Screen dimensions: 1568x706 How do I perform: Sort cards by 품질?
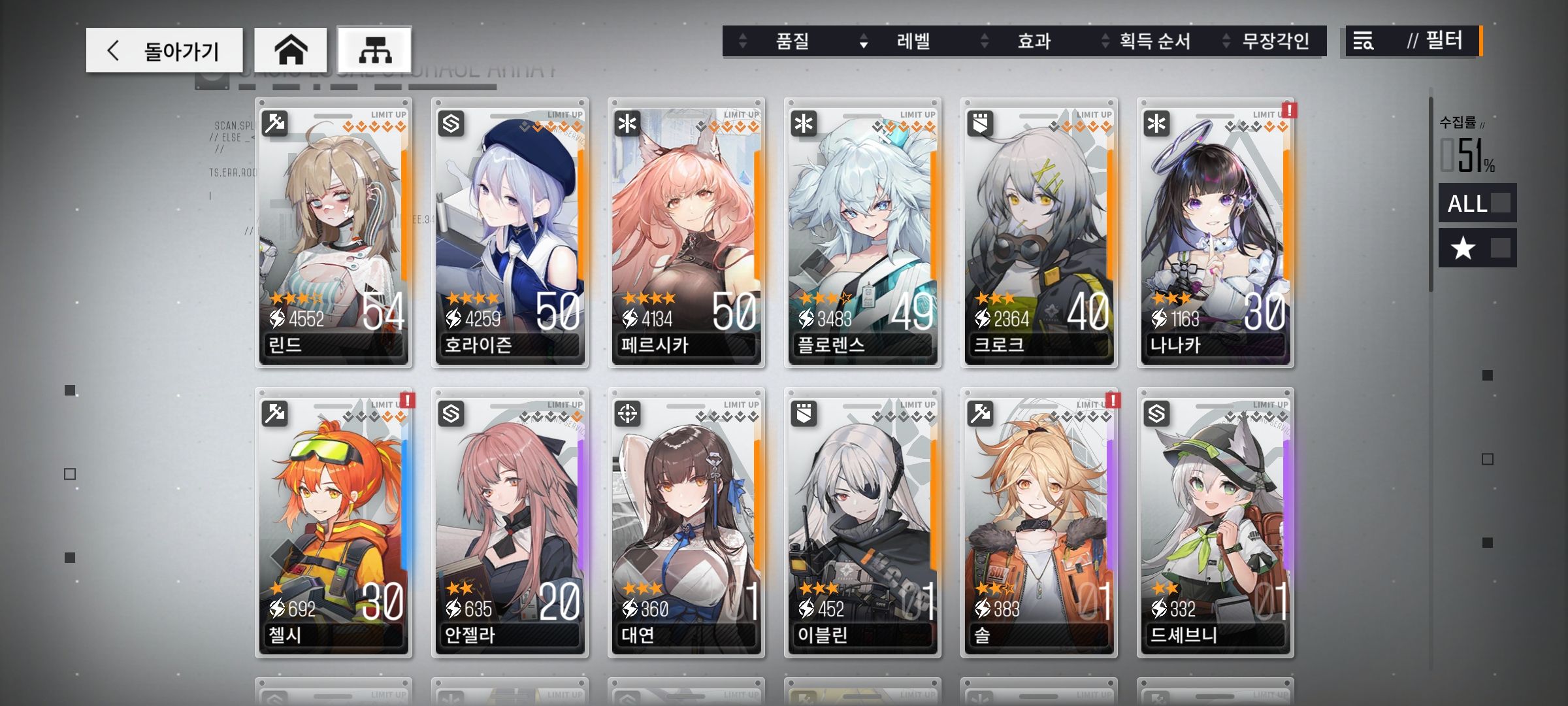792,41
